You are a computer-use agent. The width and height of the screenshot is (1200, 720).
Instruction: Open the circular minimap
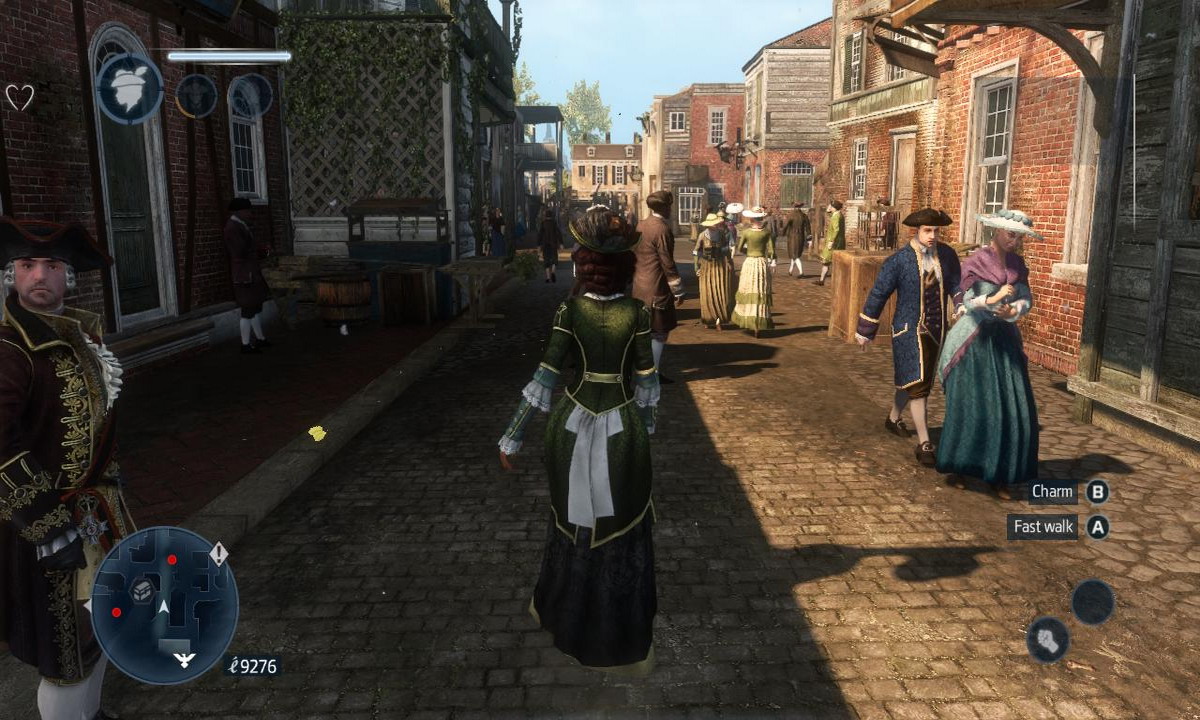click(x=164, y=604)
